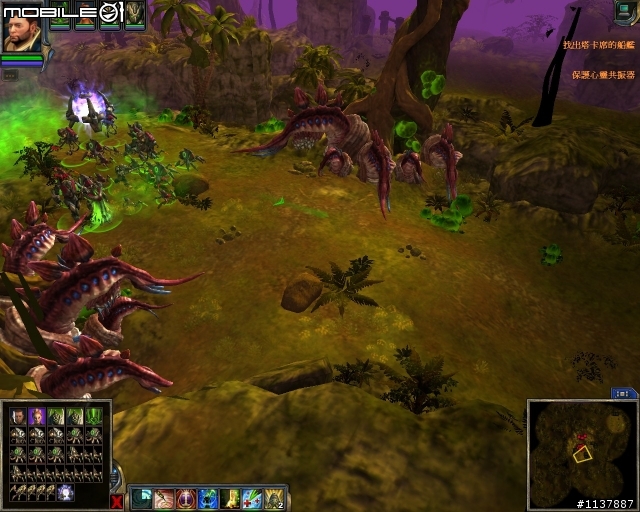
Task: Select the bearded hero portrait
Action: pos(22,30)
